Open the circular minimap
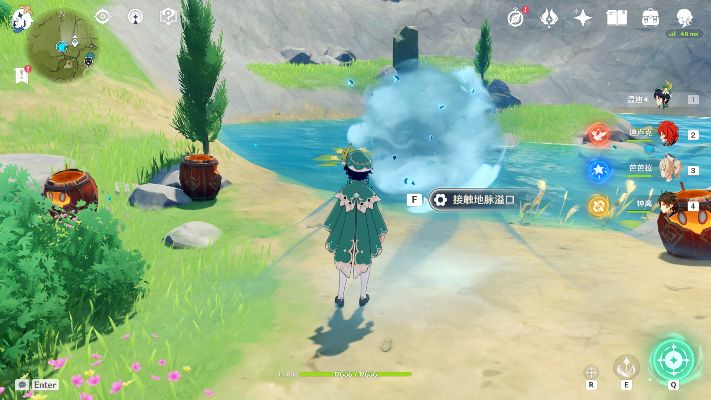Screen dimensions: 711x400 [x=62, y=44]
